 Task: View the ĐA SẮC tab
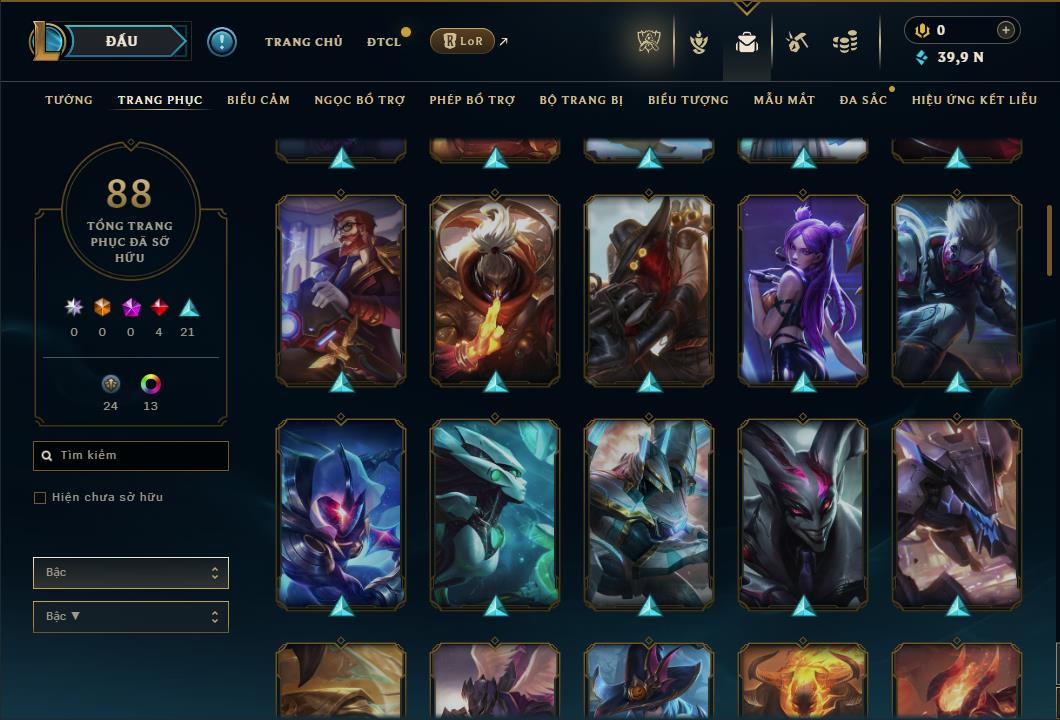click(x=863, y=100)
